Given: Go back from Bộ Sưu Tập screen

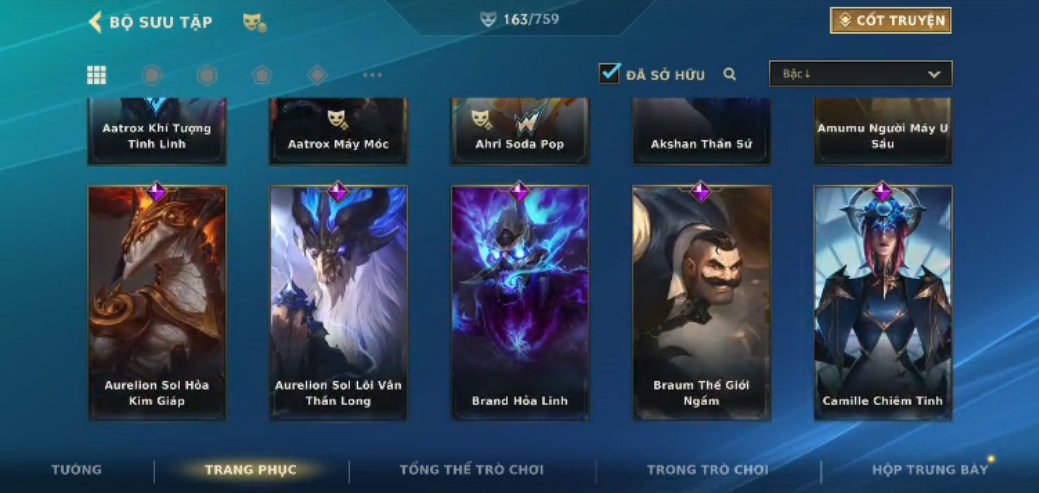Looking at the screenshot, I should pyautogui.click(x=96, y=22).
